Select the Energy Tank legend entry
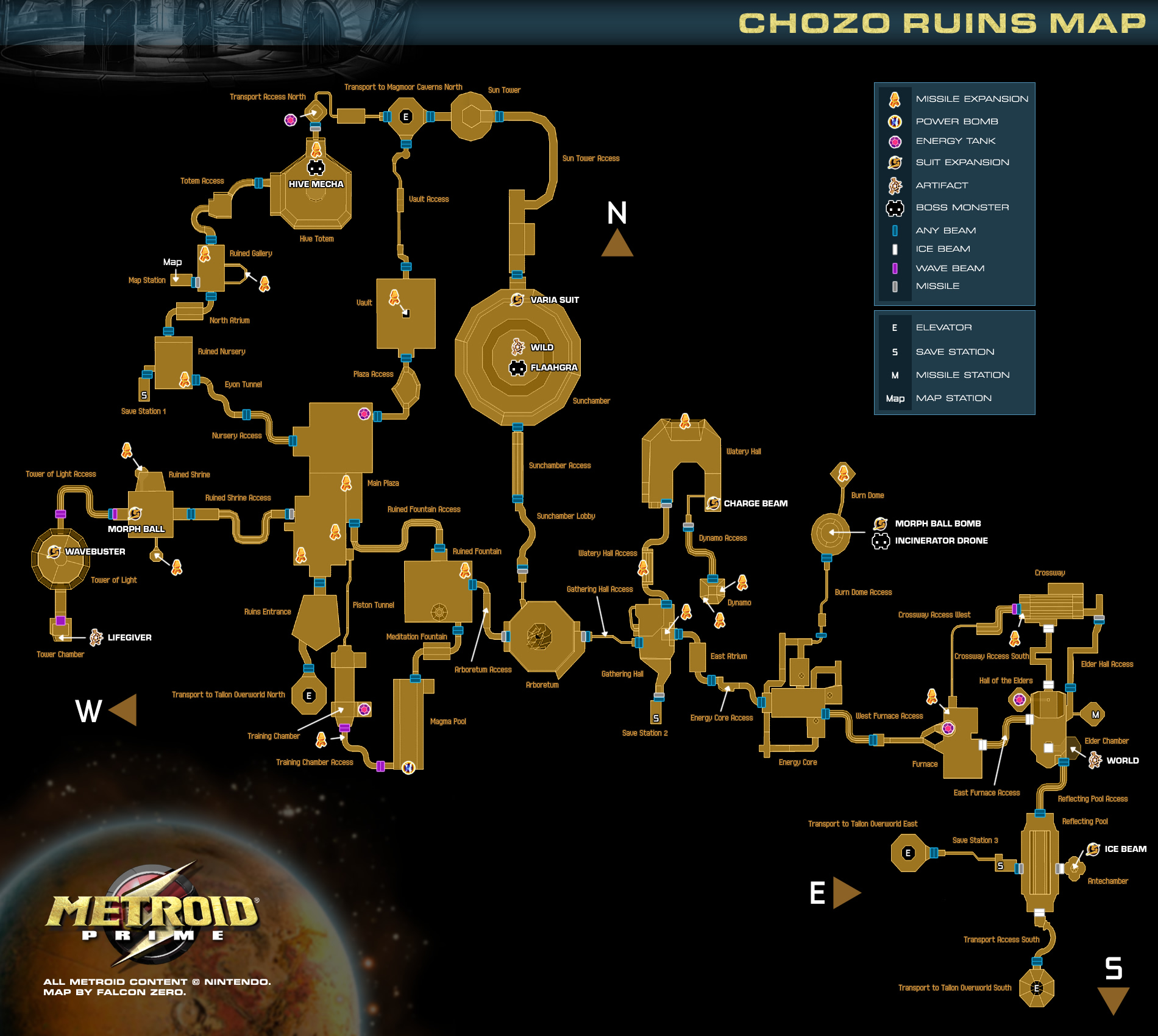This screenshot has height=1036, width=1158. coord(955,141)
